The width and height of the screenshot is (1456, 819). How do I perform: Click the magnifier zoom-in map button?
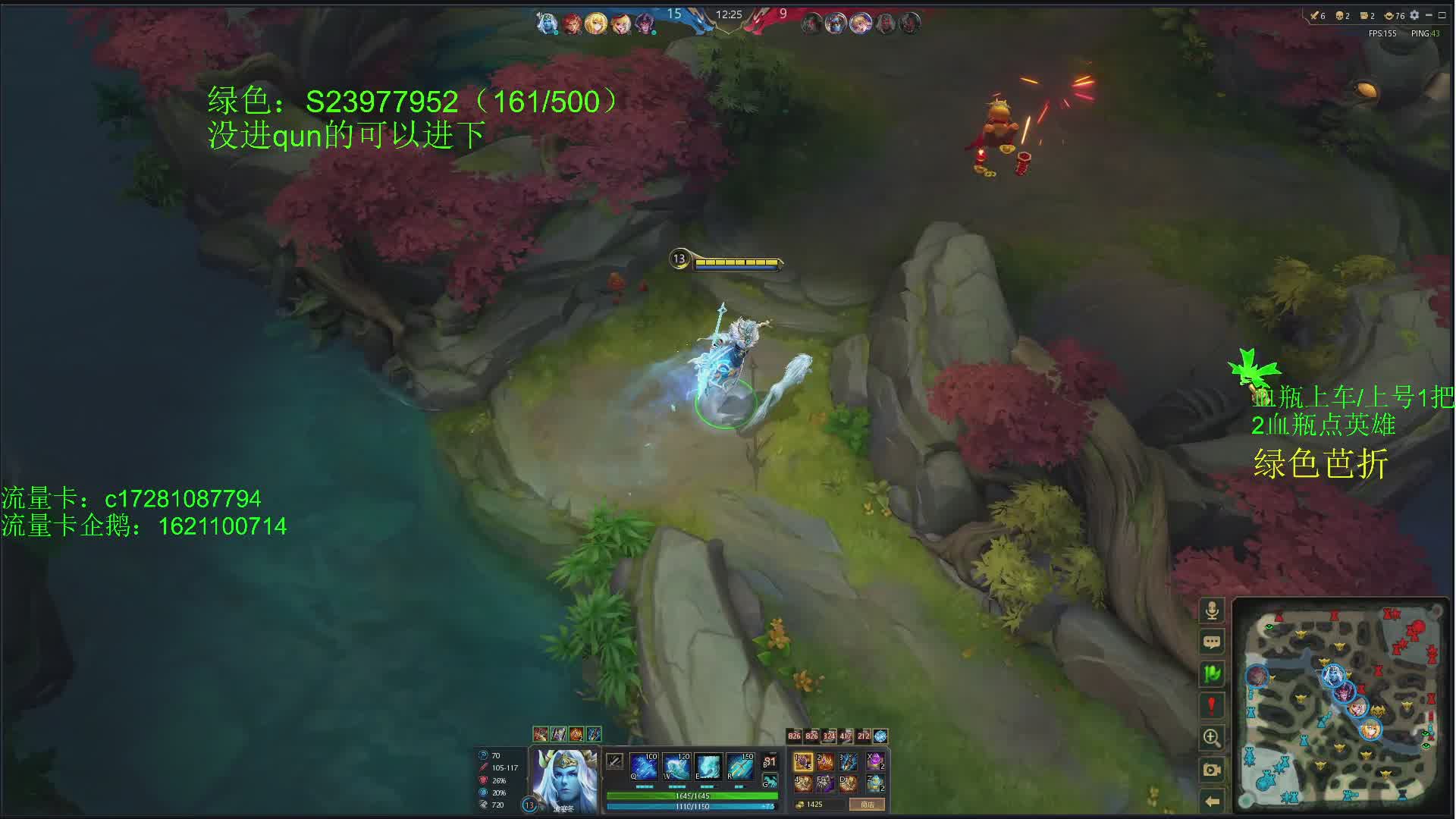click(1212, 737)
